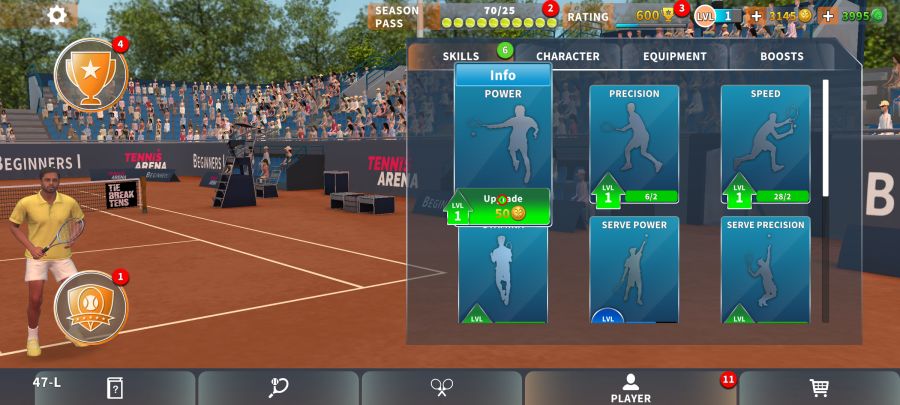
Task: Add green gems with plus button
Action: coord(828,16)
